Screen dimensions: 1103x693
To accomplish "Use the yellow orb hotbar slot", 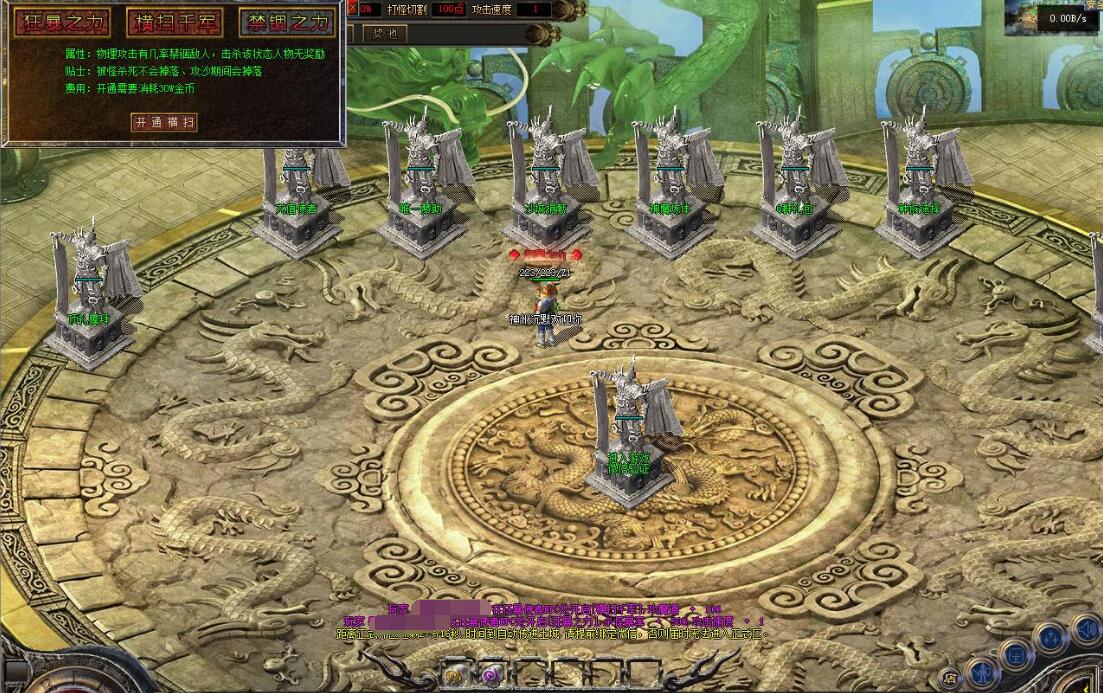I will click(451, 676).
